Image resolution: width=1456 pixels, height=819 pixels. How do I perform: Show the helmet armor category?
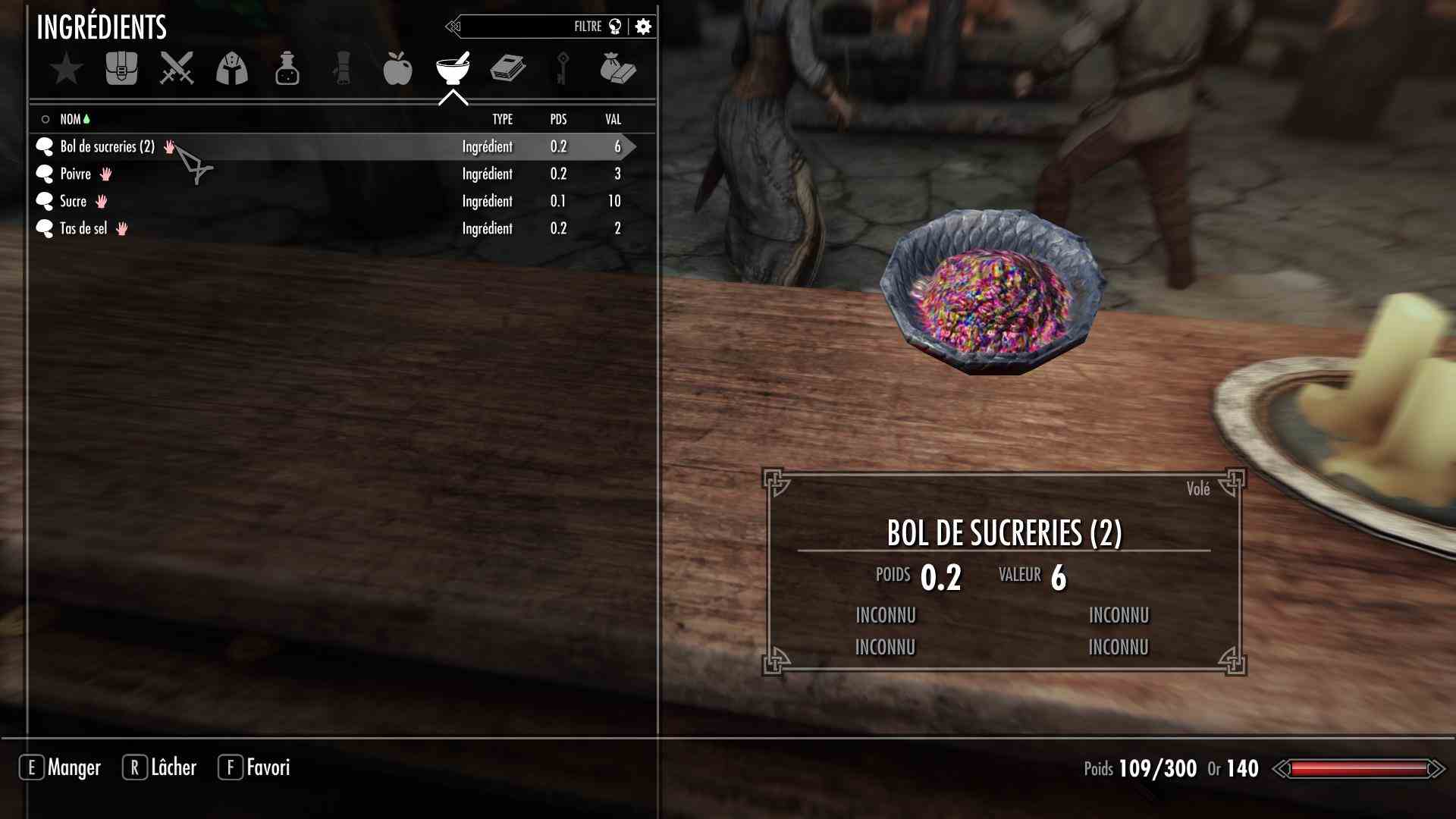232,69
